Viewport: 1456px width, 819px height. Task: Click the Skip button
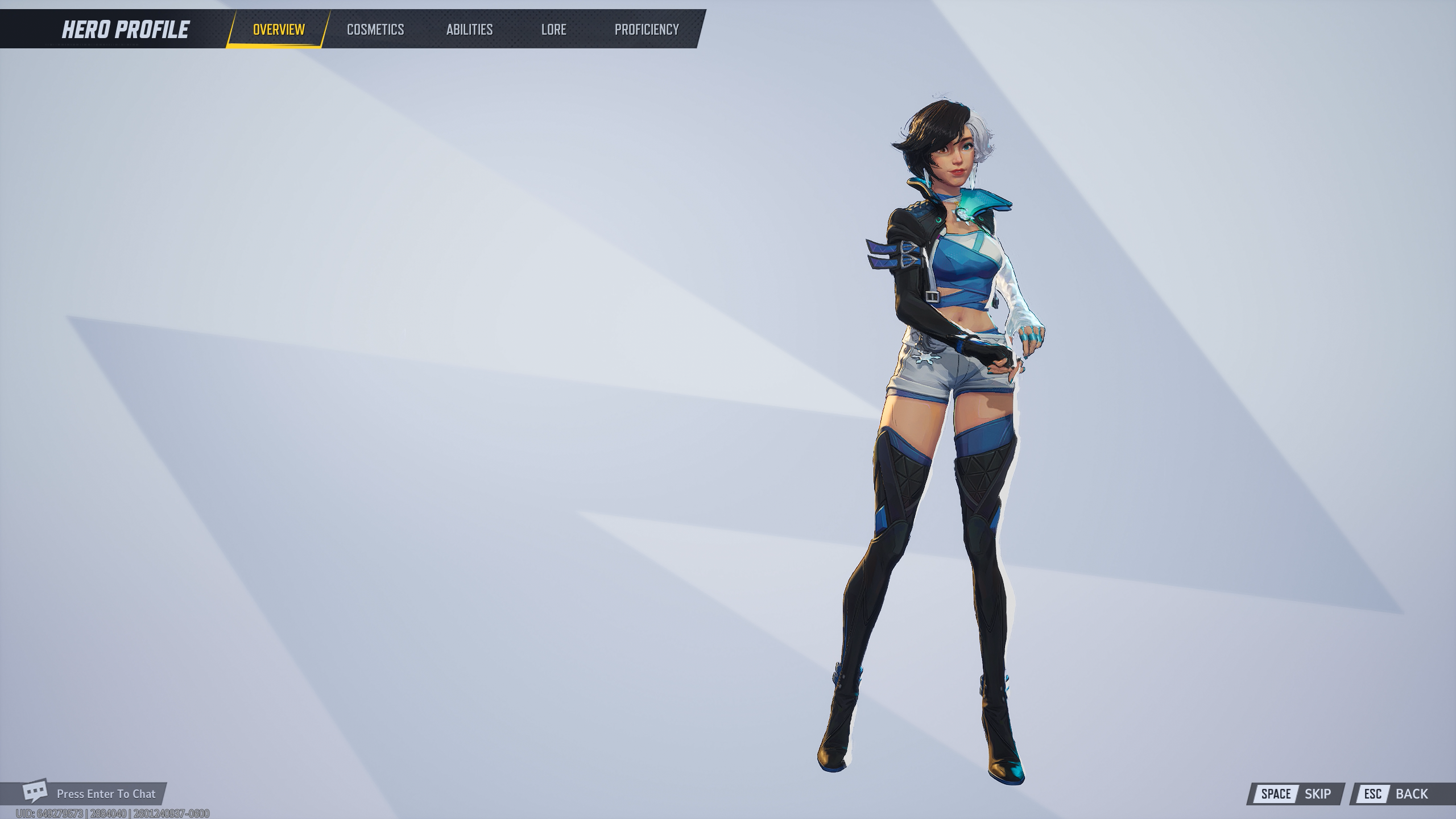coord(1296,794)
